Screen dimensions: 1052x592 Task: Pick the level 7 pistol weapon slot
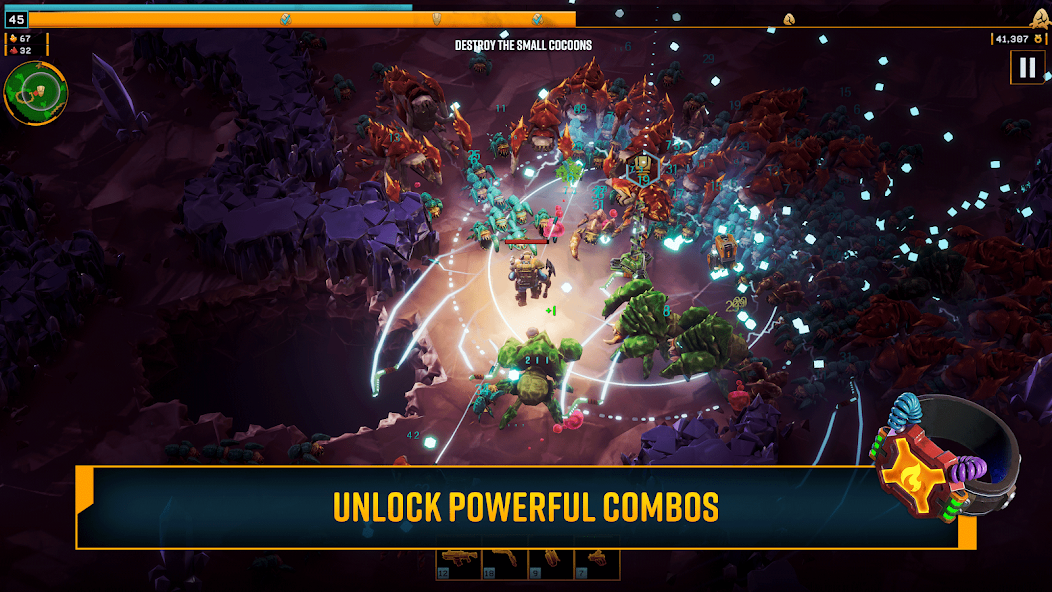(x=596, y=564)
